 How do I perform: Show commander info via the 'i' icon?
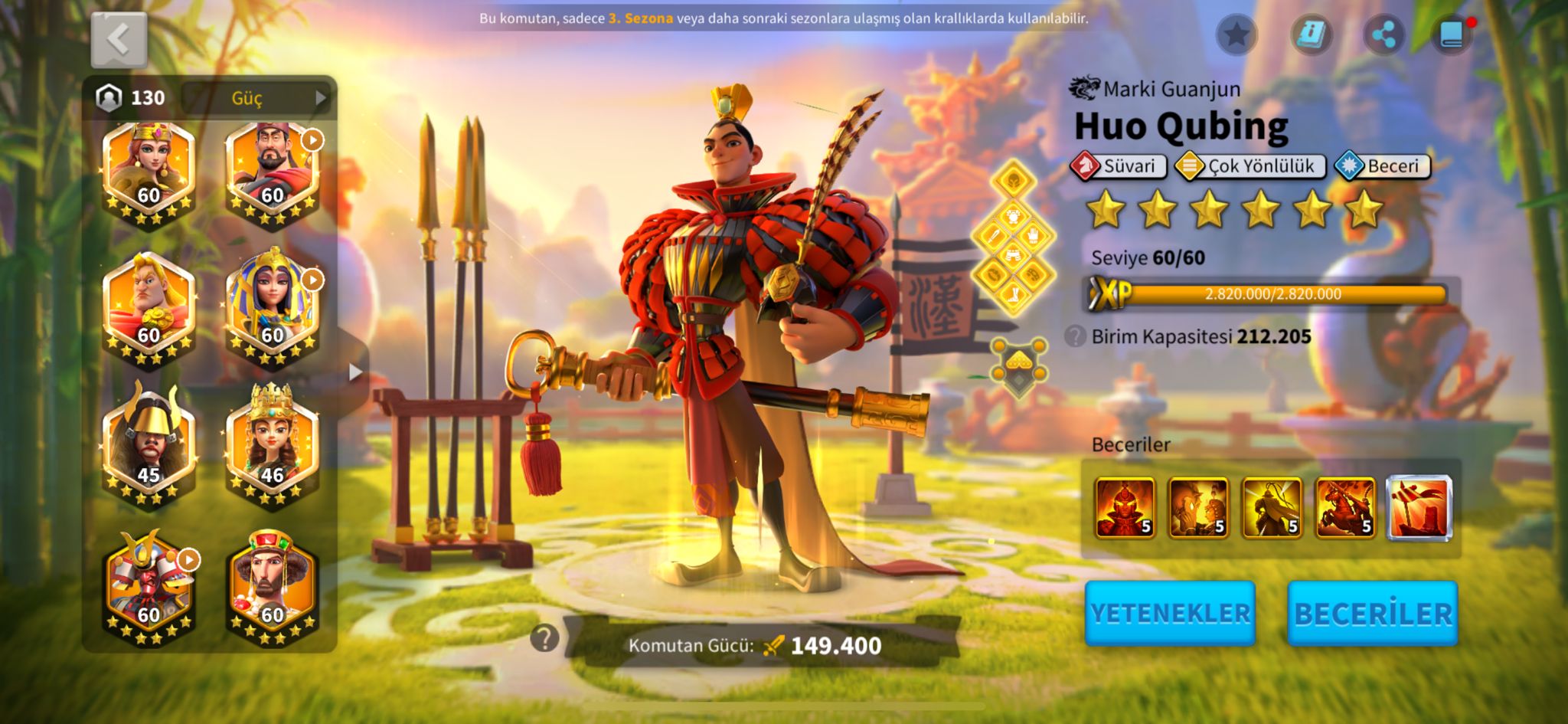[1311, 34]
